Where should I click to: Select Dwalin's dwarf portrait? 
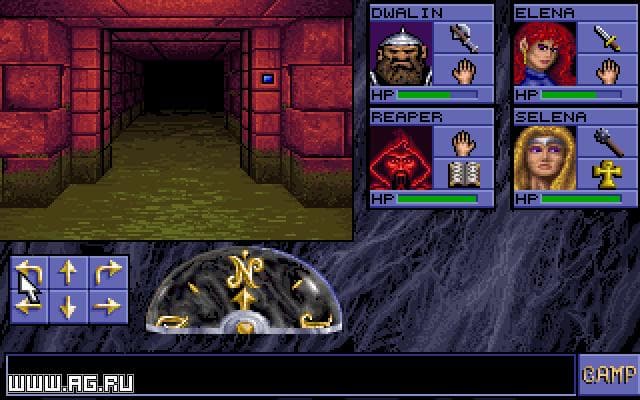tap(400, 55)
